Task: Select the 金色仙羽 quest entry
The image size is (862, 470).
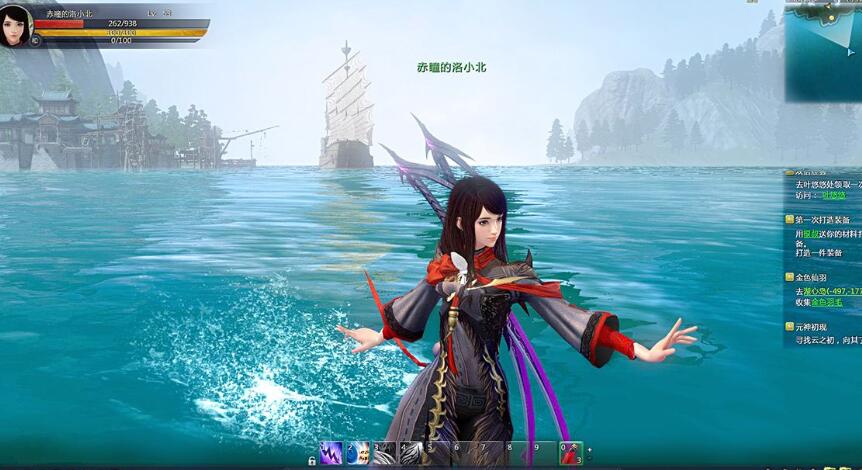Action: (816, 278)
